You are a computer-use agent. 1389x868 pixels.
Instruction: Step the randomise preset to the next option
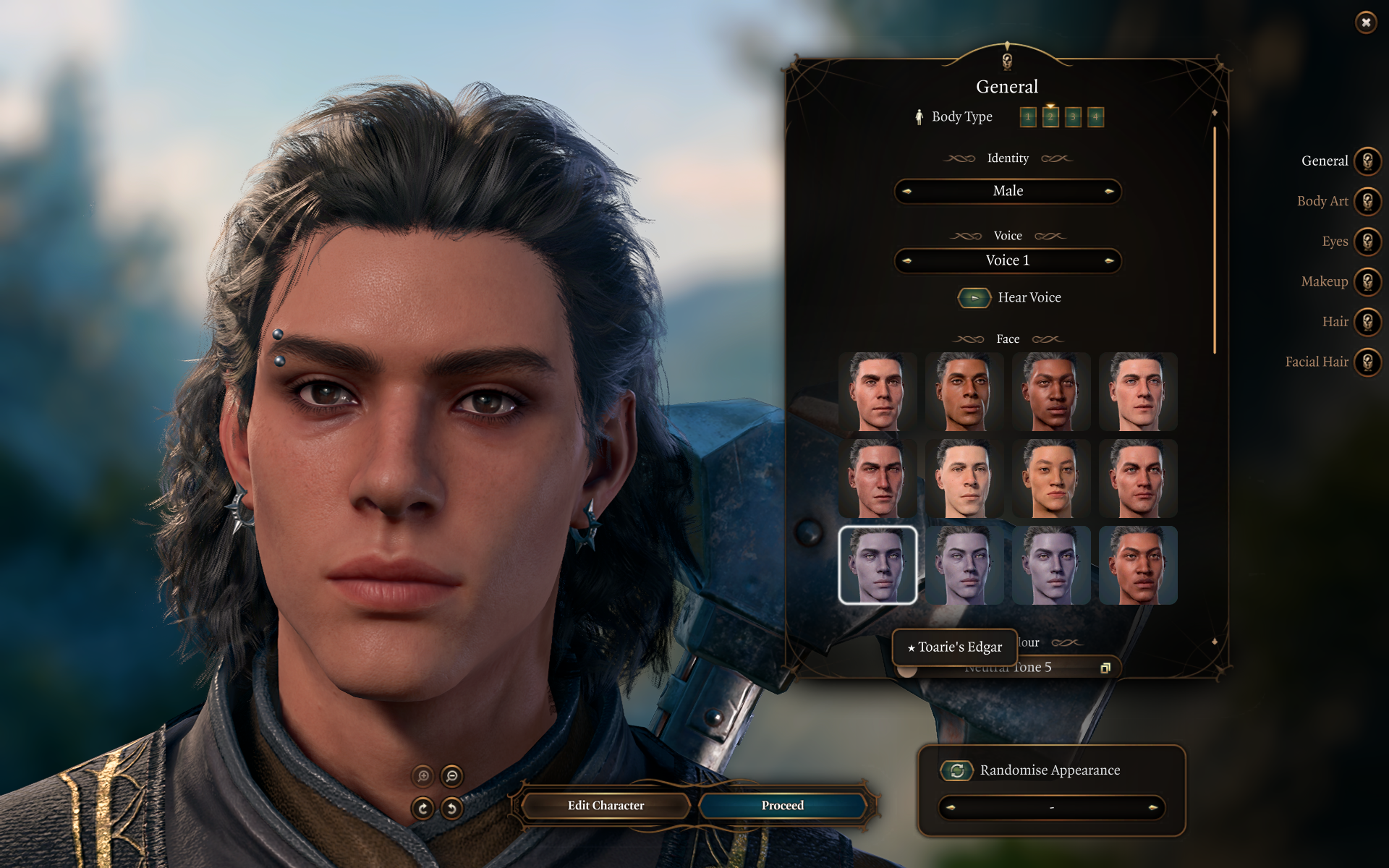tap(1152, 807)
